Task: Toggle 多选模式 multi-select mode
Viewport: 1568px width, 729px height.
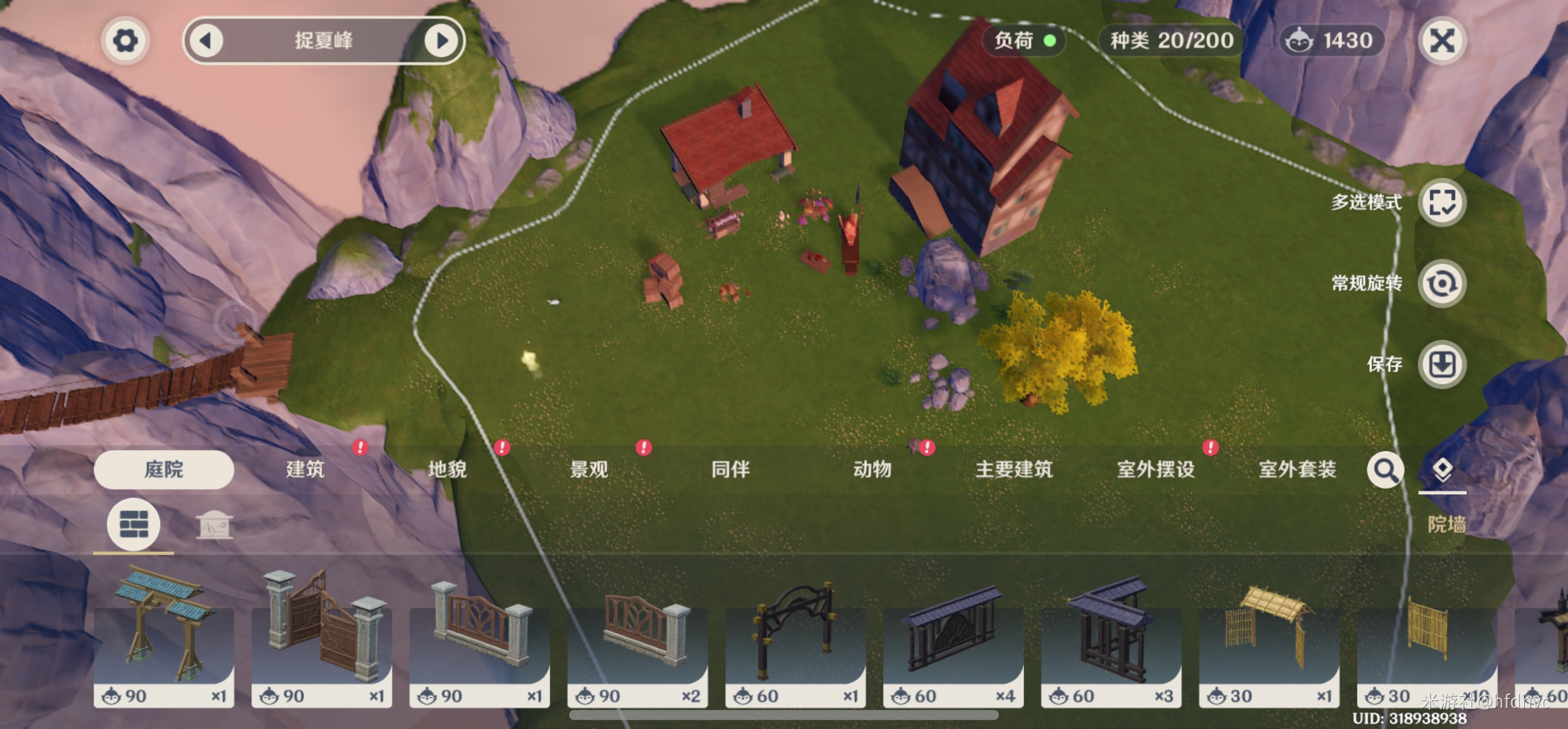Action: (x=1441, y=203)
